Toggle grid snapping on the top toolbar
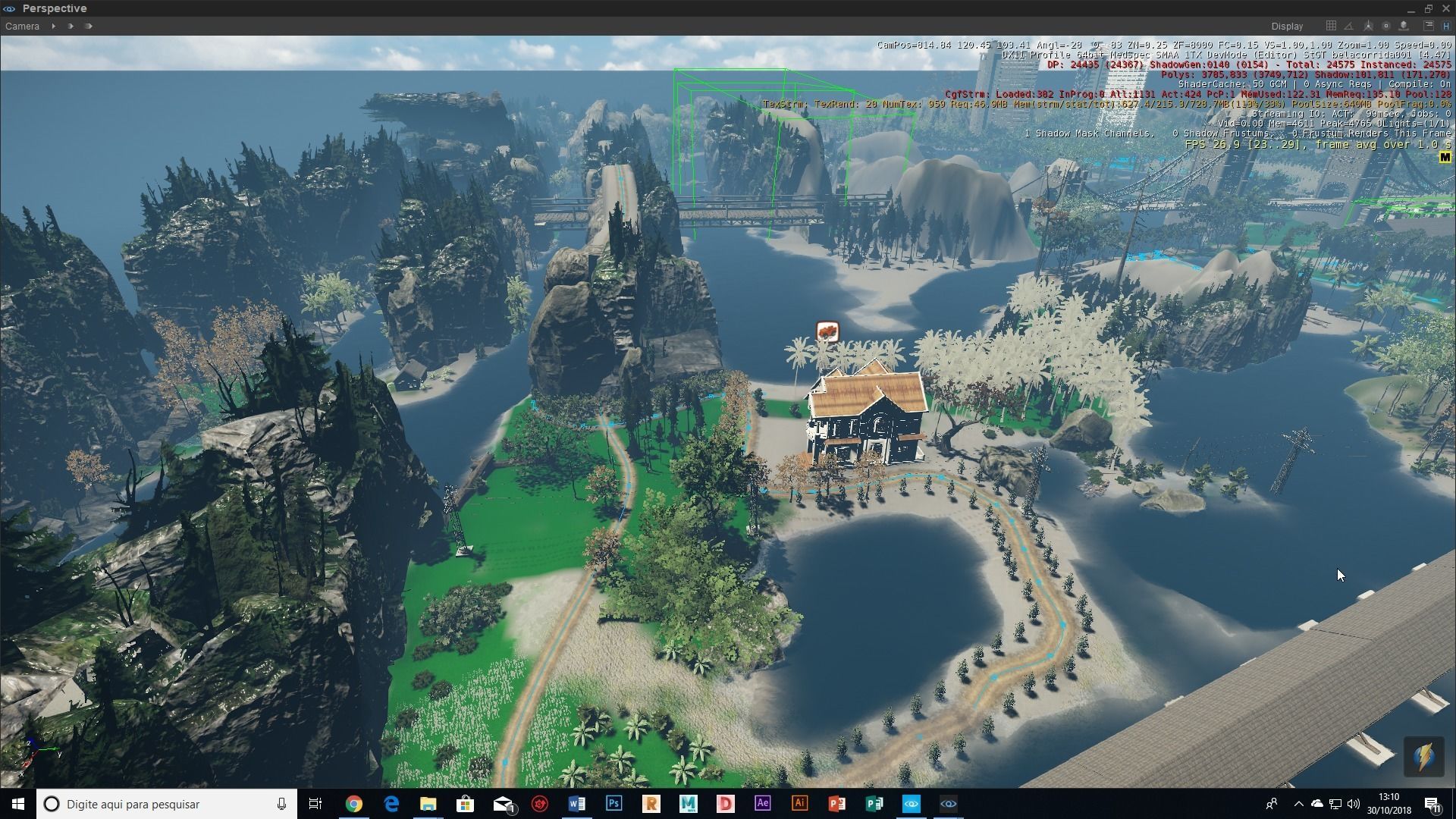Viewport: 1456px width, 819px height. (1331, 26)
